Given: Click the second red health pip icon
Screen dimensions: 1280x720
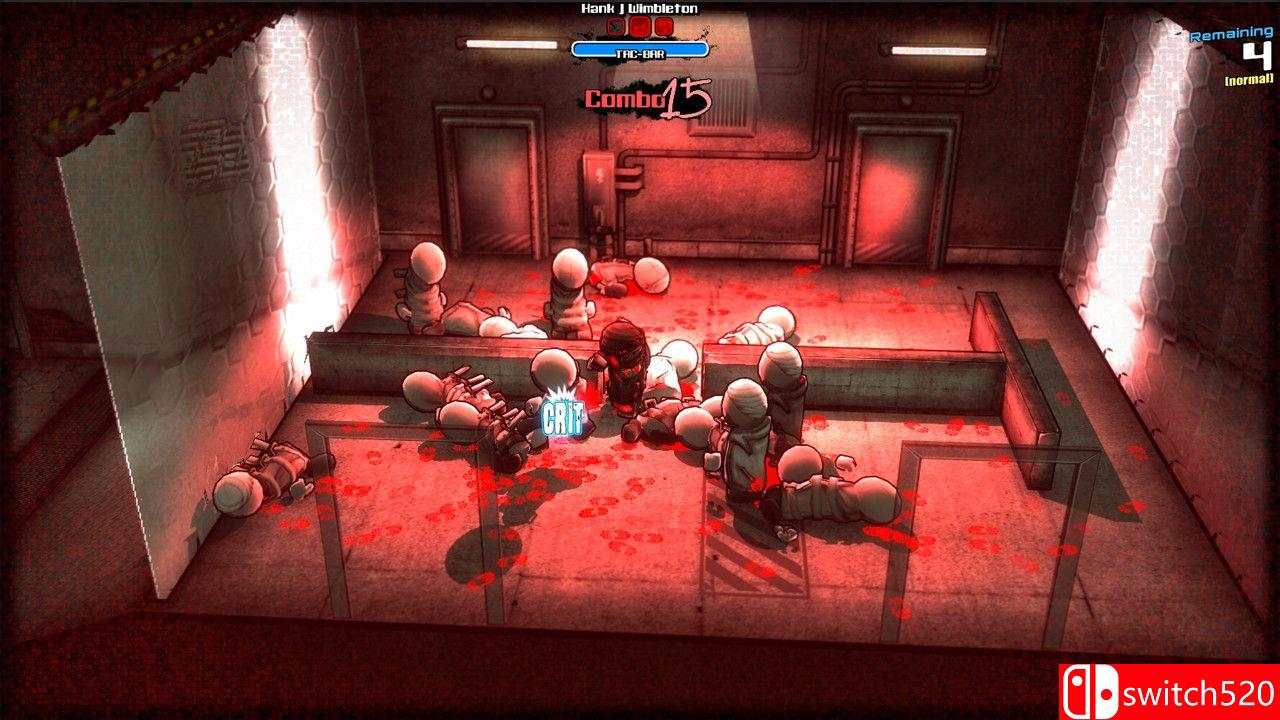Looking at the screenshot, I should click(x=638, y=26).
